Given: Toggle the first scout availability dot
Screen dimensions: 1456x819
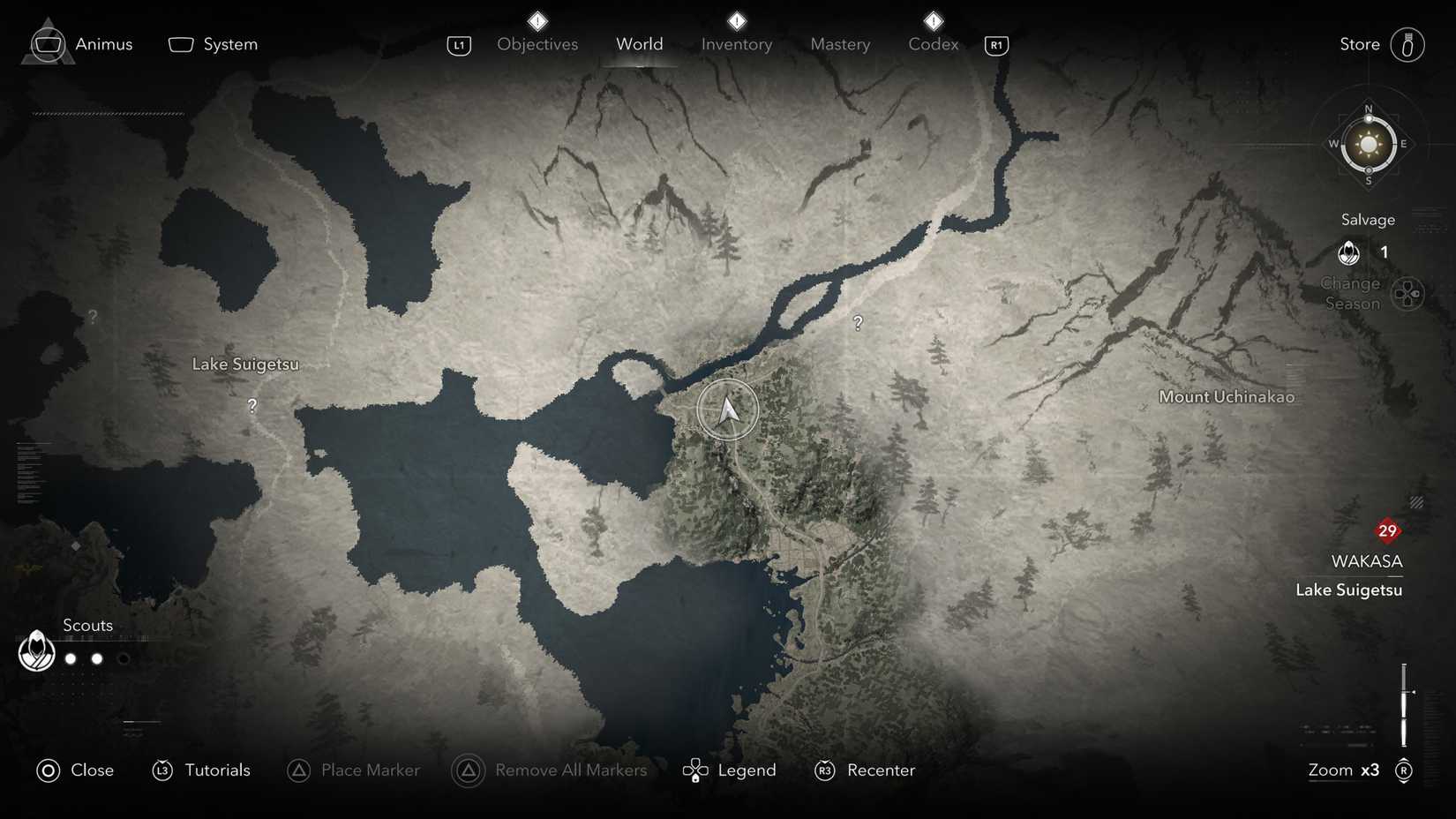Looking at the screenshot, I should point(70,658).
